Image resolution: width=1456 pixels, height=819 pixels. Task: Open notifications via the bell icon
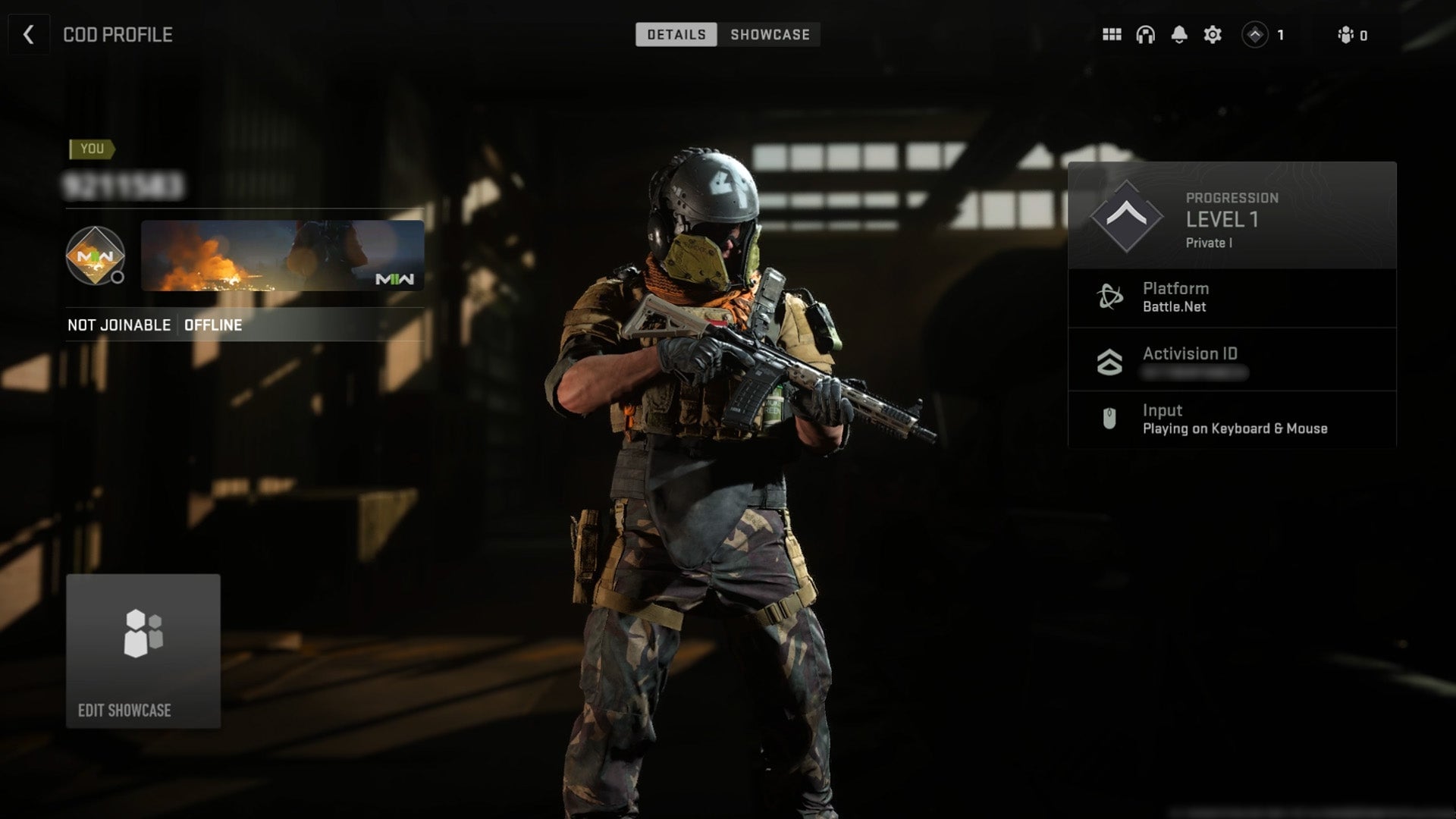(1178, 35)
